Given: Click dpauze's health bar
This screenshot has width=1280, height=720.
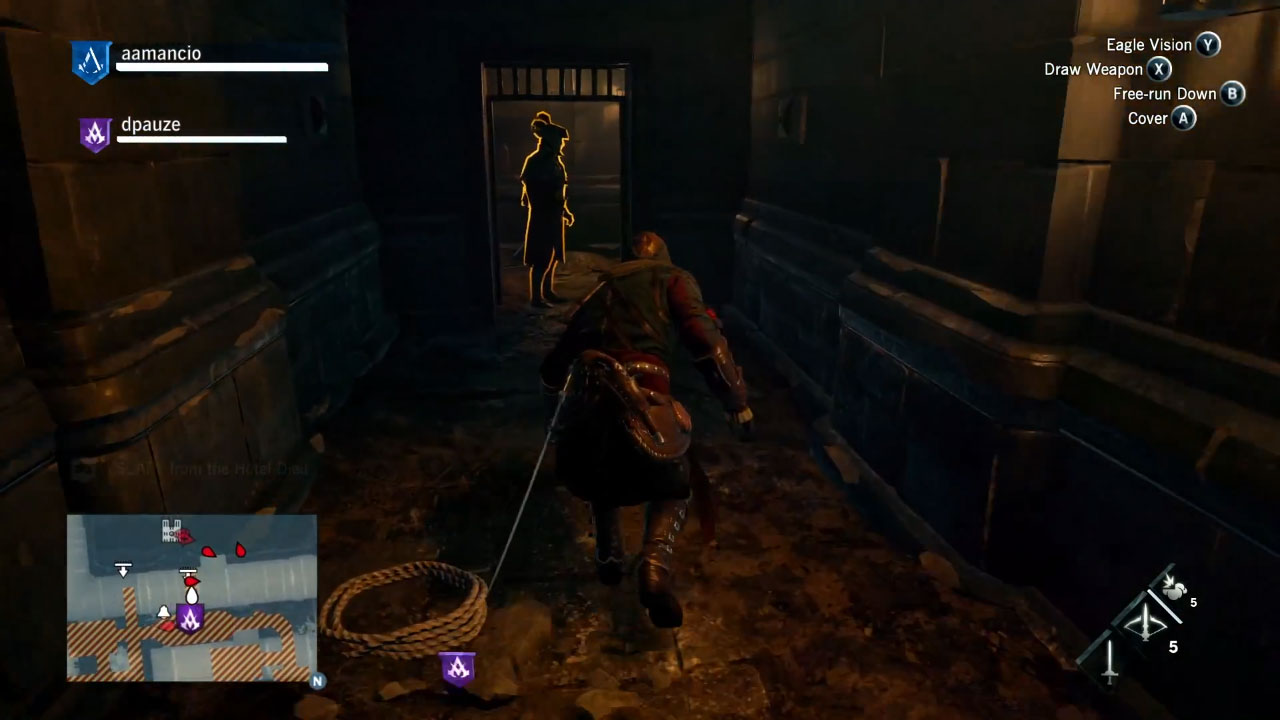Looking at the screenshot, I should pos(201,140).
